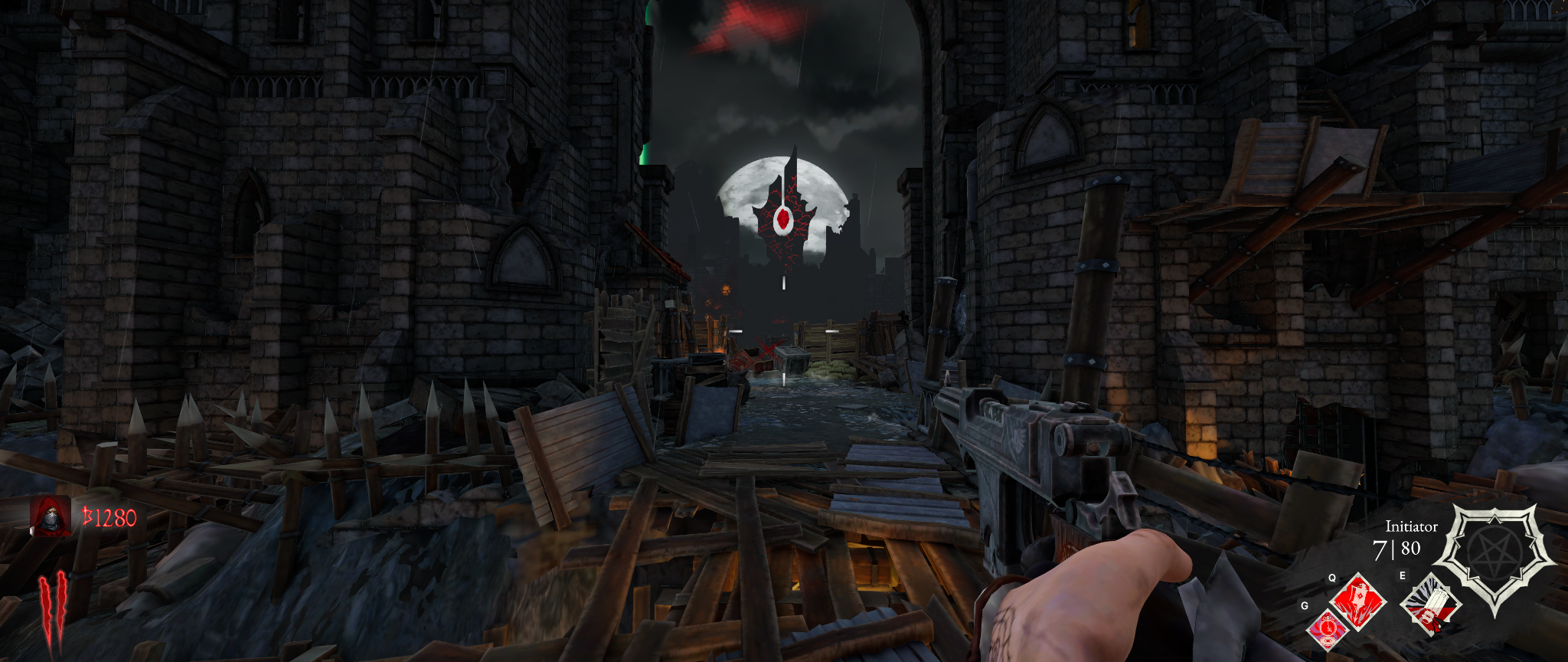Click the red-hooded character portrait
This screenshot has height=662, width=1568.
point(51,516)
